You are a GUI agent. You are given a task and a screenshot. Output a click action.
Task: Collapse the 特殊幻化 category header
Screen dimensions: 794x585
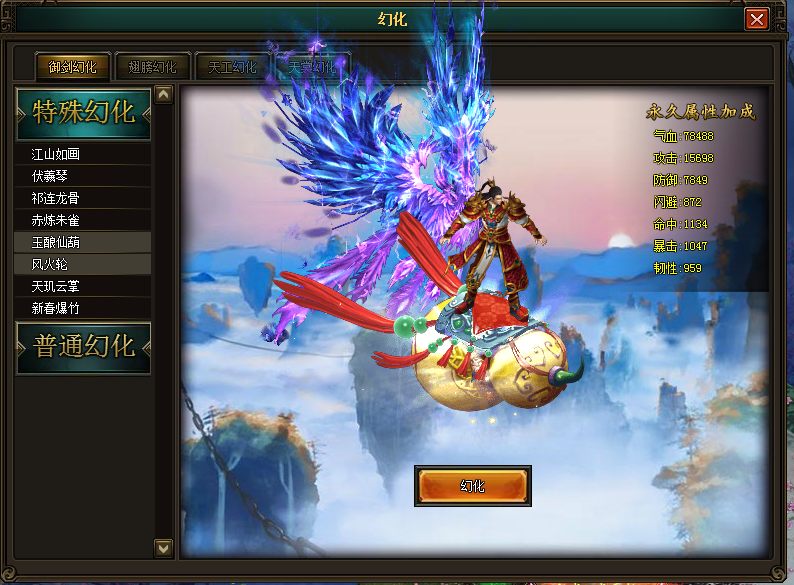pyautogui.click(x=84, y=112)
